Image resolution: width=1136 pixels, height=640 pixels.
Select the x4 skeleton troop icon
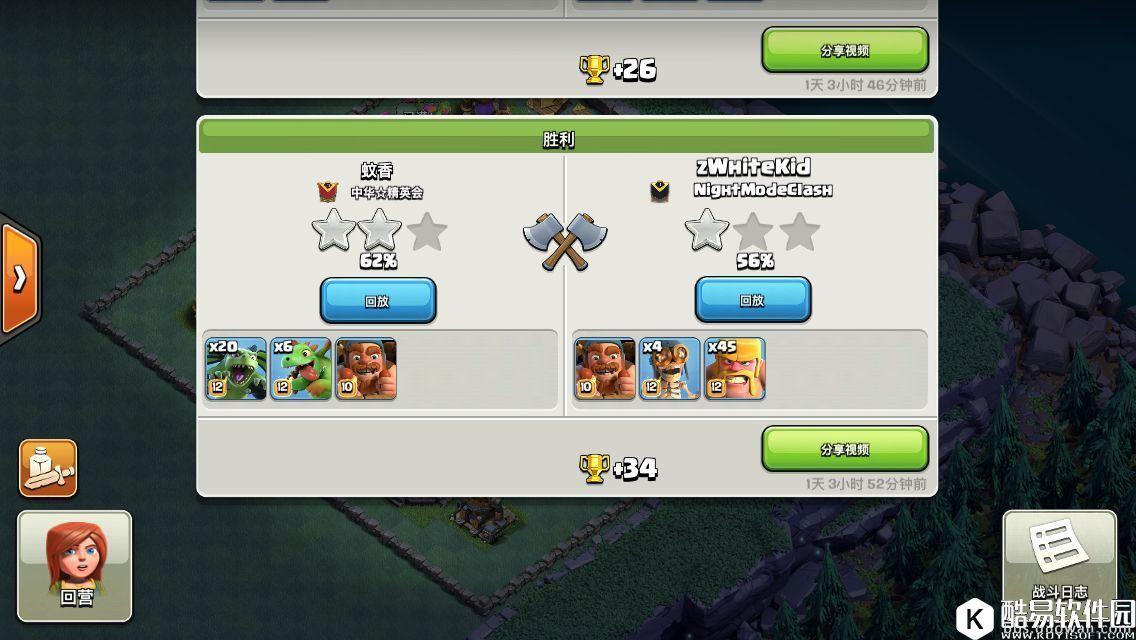[670, 369]
